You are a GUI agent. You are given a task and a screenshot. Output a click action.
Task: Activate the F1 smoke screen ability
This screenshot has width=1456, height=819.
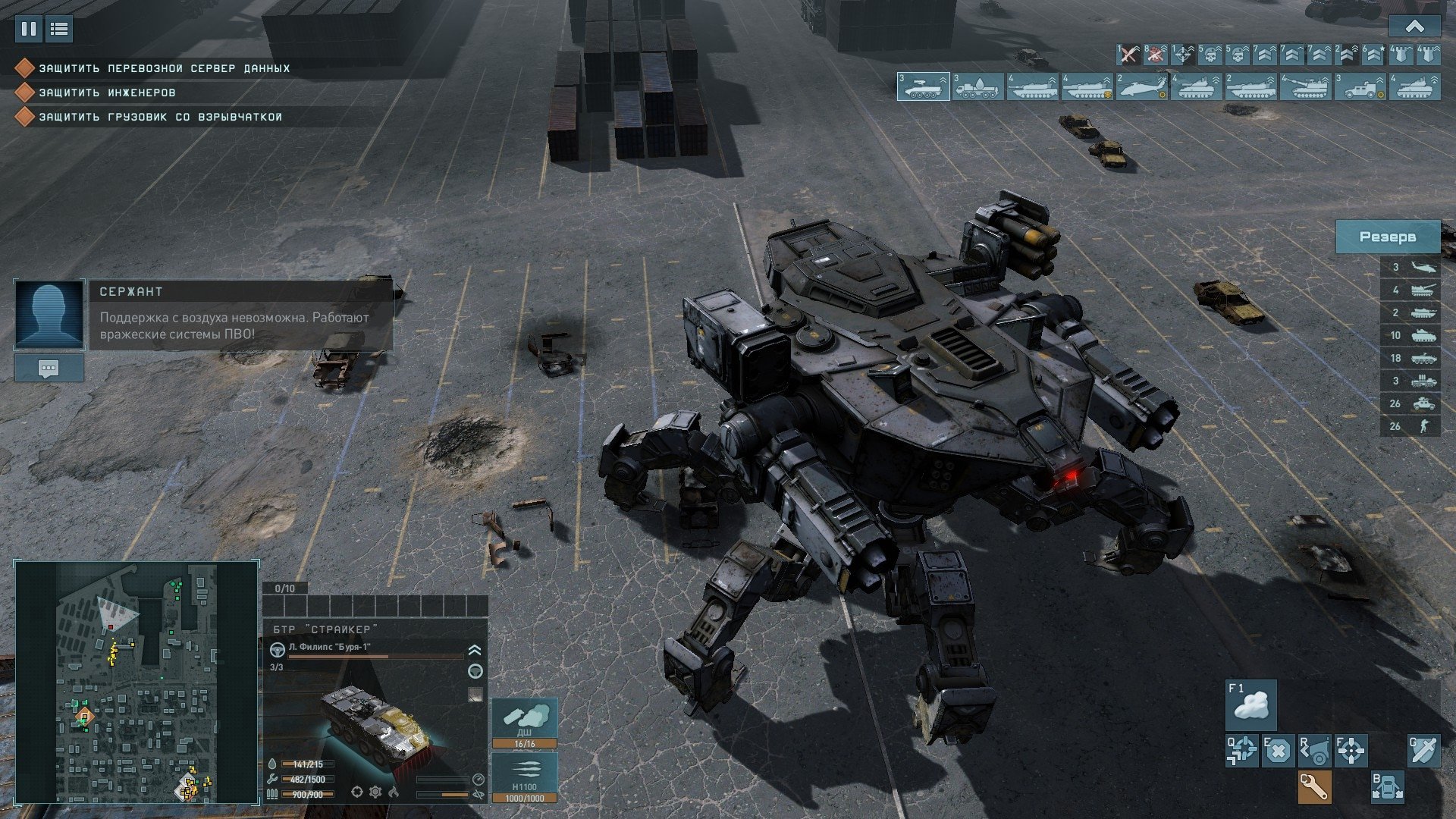(1251, 704)
